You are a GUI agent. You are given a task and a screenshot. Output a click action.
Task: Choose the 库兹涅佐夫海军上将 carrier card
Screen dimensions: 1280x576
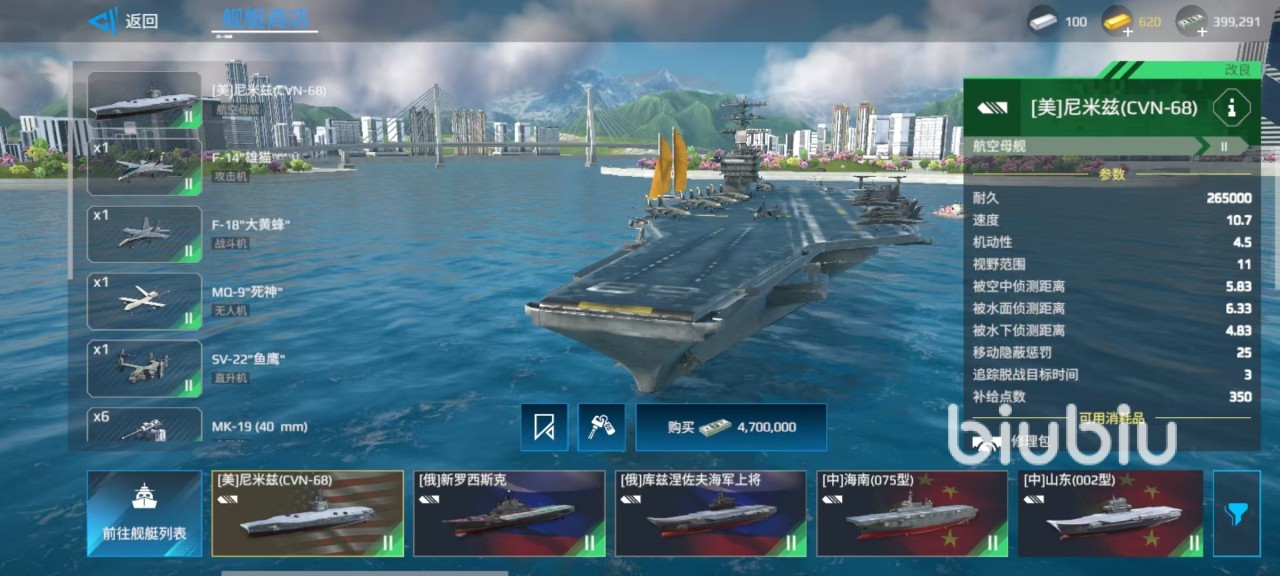tap(710, 513)
